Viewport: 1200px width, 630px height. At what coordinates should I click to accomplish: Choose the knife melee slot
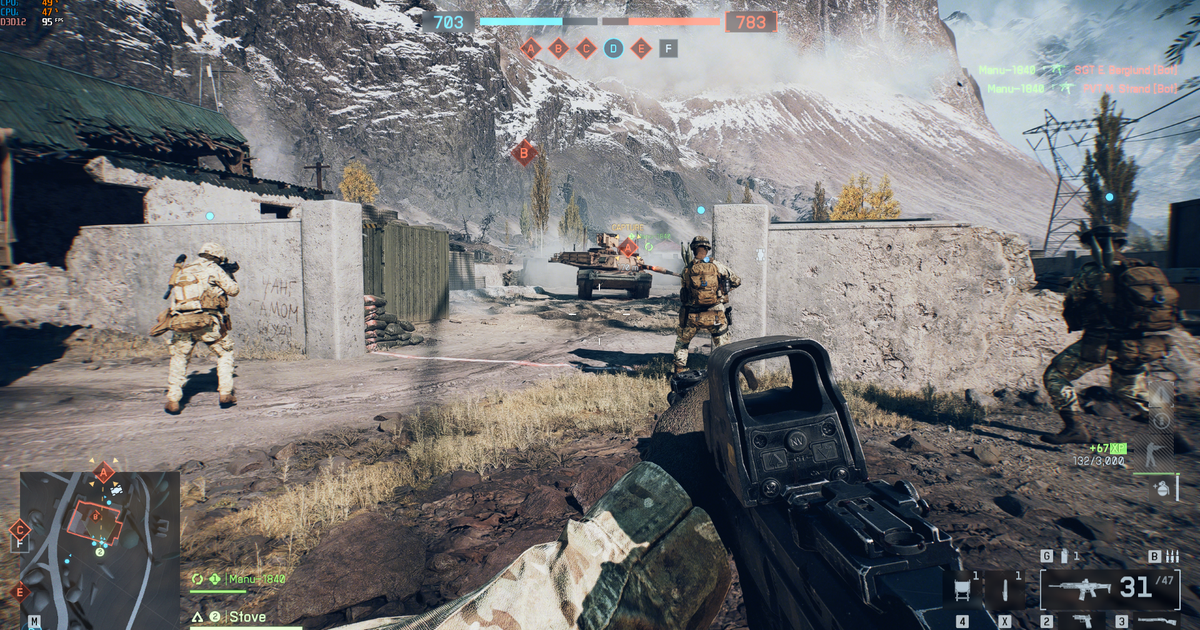click(1006, 589)
